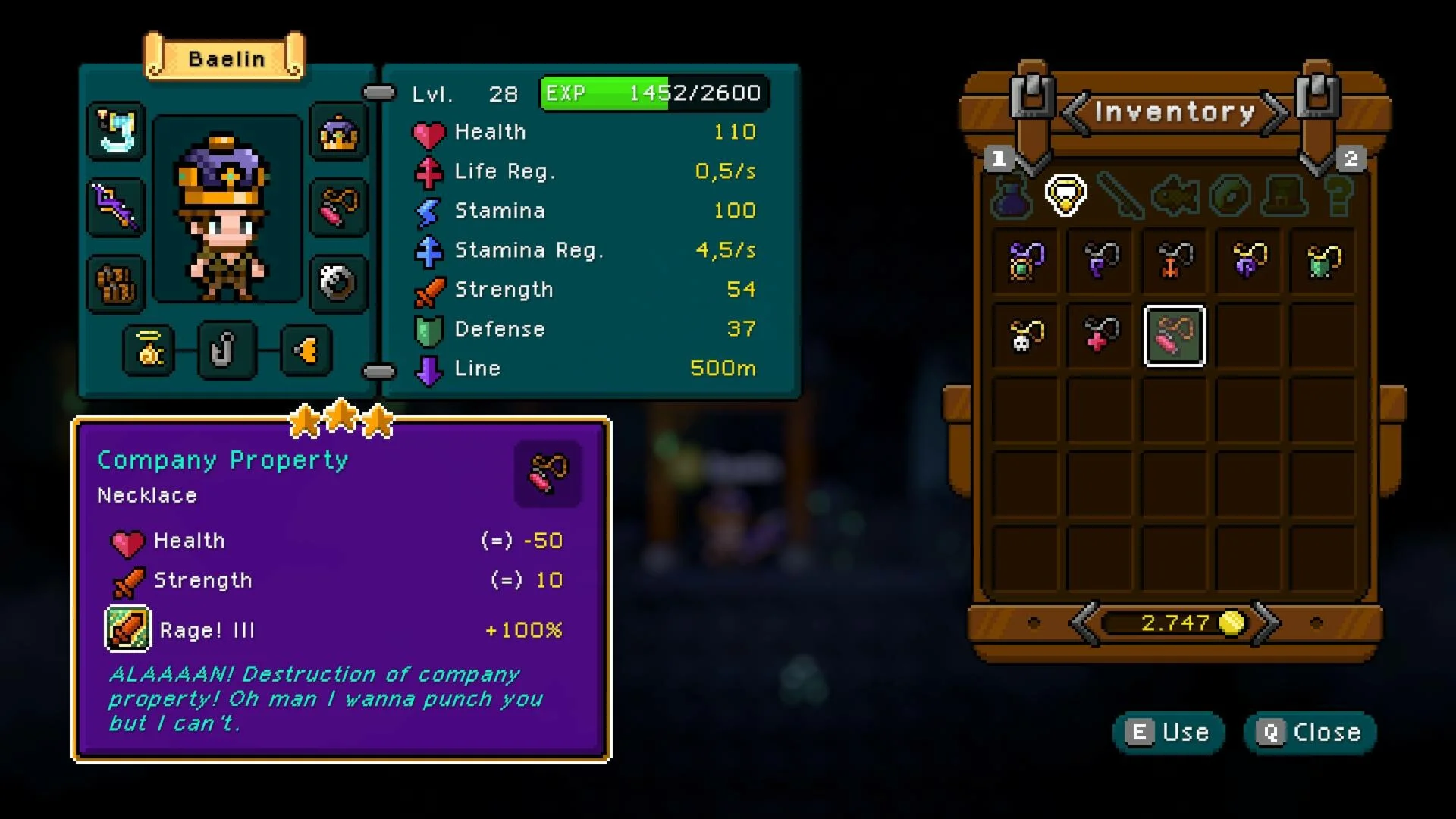Click the Use button
This screenshot has width=1456, height=819.
[x=1168, y=733]
